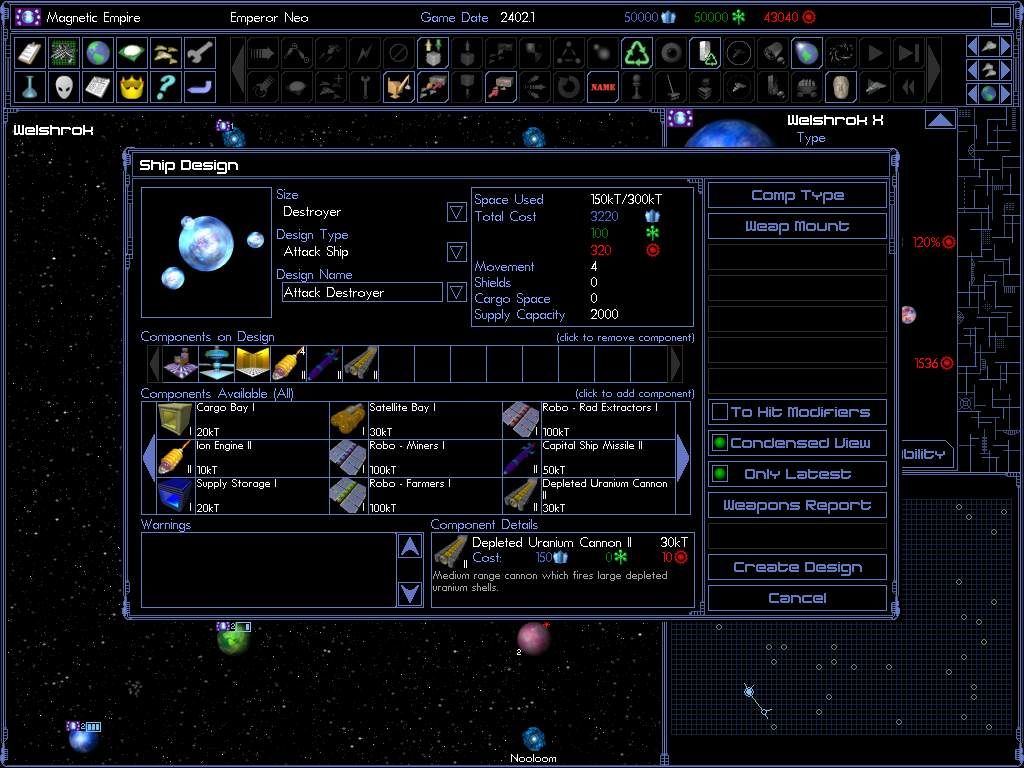The height and width of the screenshot is (768, 1024).
Task: Click the Design Name text field
Action: (x=362, y=293)
